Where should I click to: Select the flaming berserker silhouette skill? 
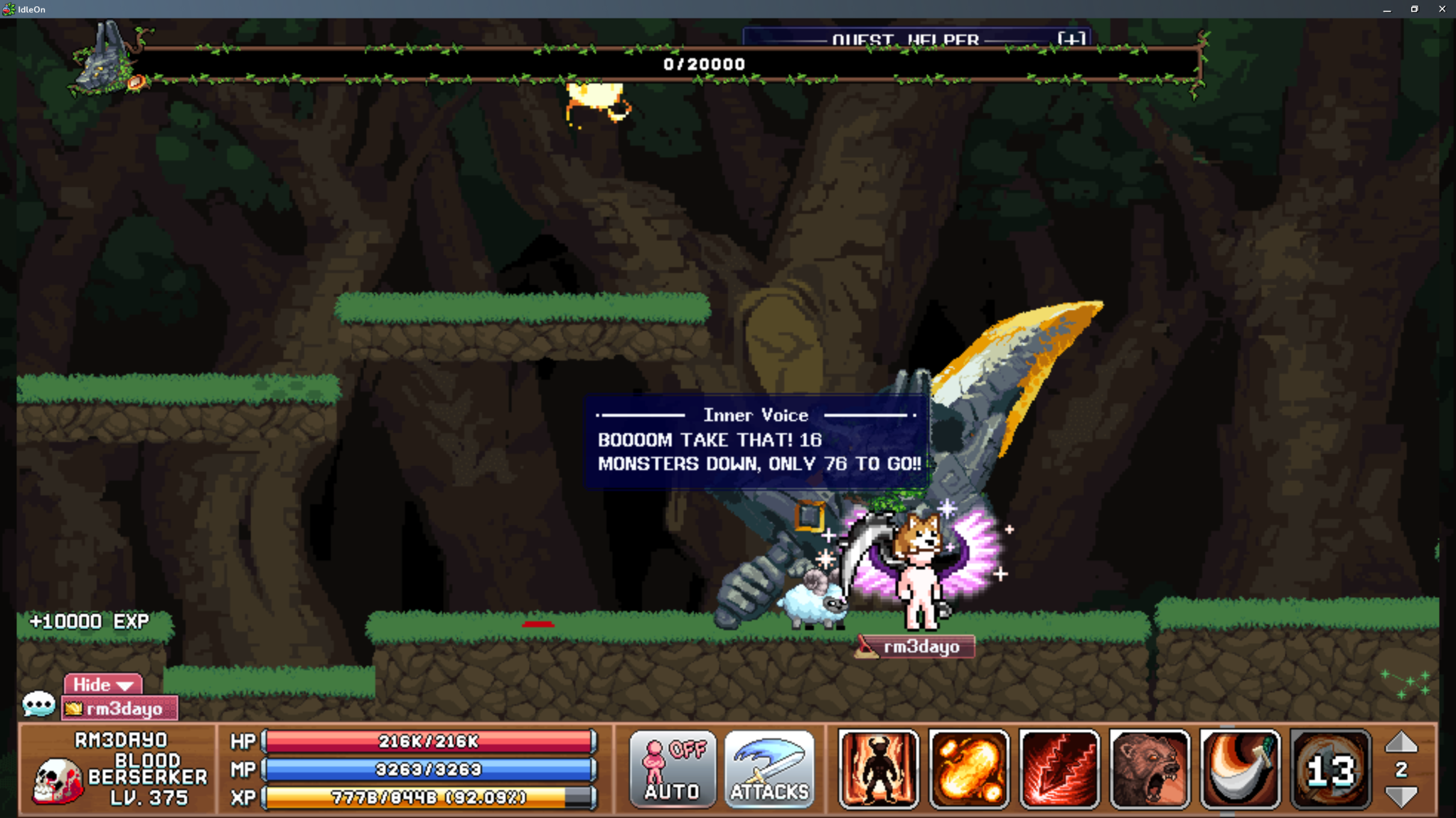pos(879,770)
